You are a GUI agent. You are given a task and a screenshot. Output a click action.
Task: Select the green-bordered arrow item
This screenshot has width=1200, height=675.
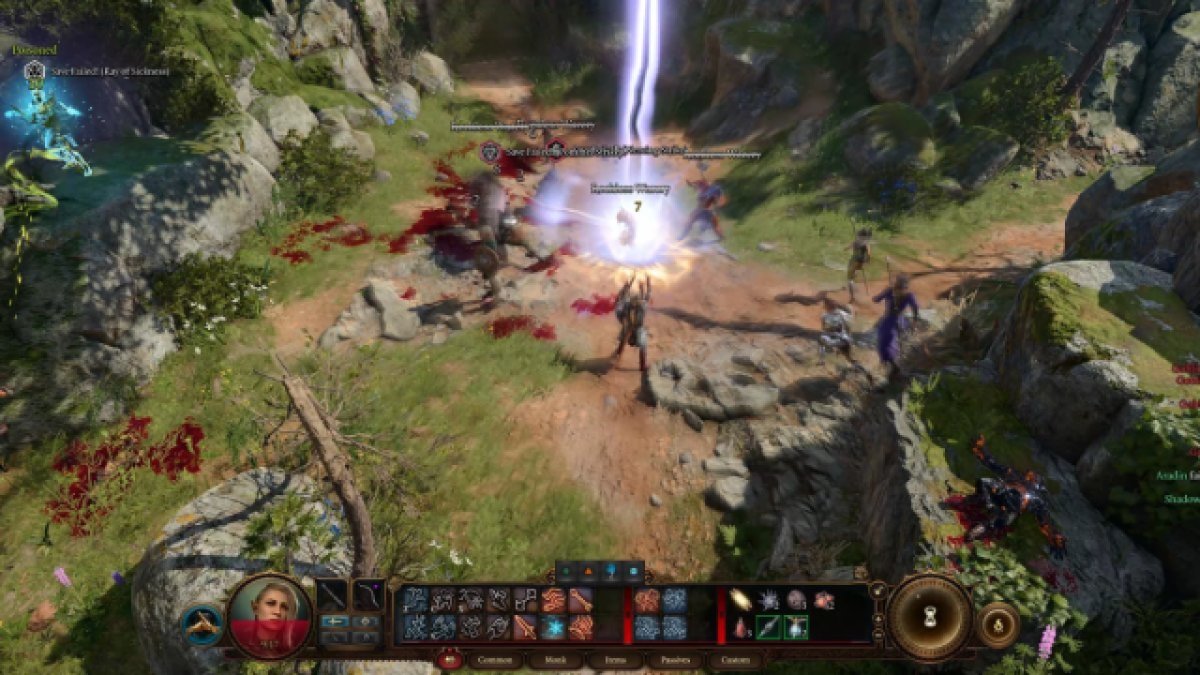pos(768,627)
